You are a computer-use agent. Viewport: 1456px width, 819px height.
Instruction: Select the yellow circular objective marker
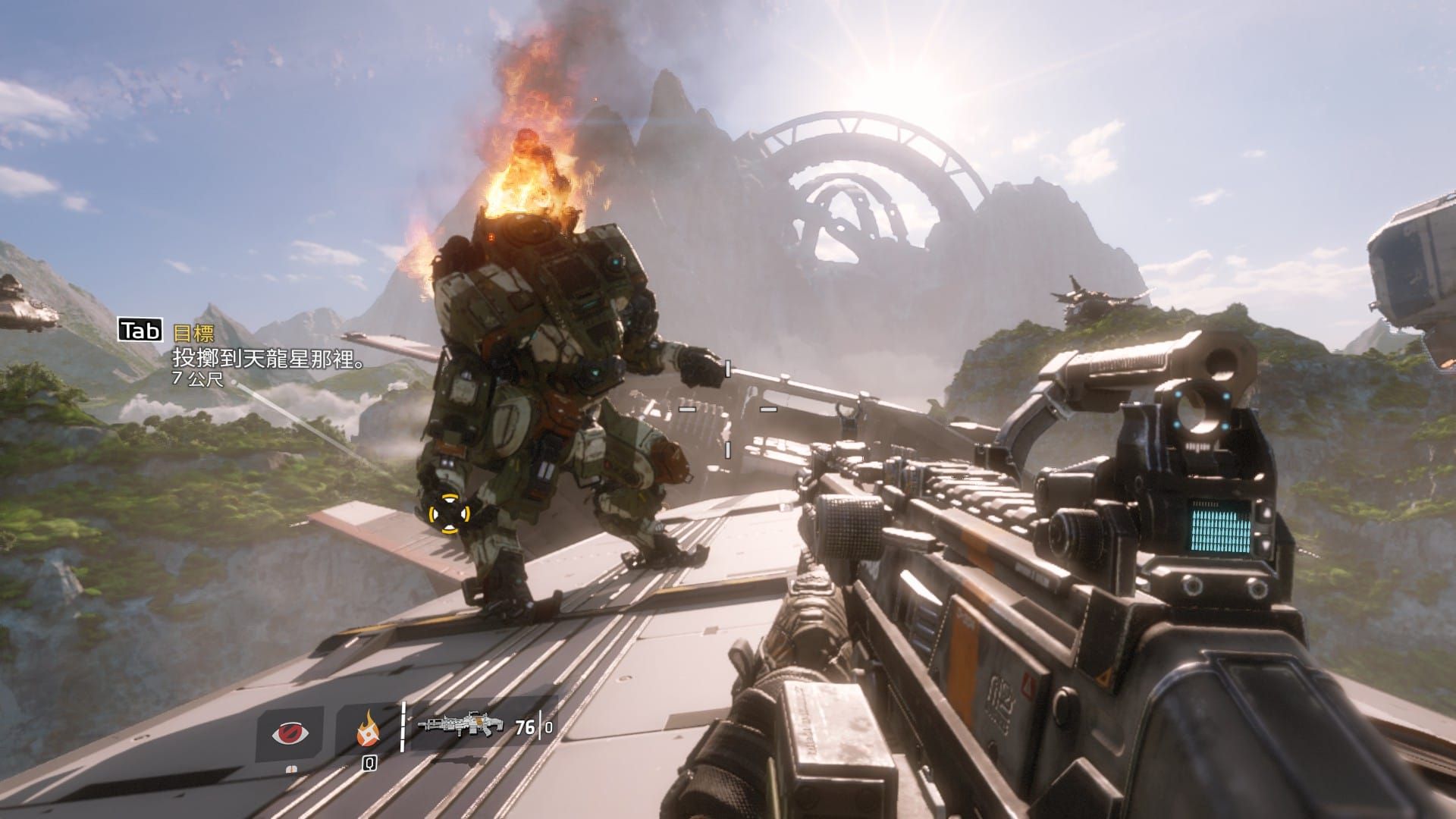(x=448, y=514)
